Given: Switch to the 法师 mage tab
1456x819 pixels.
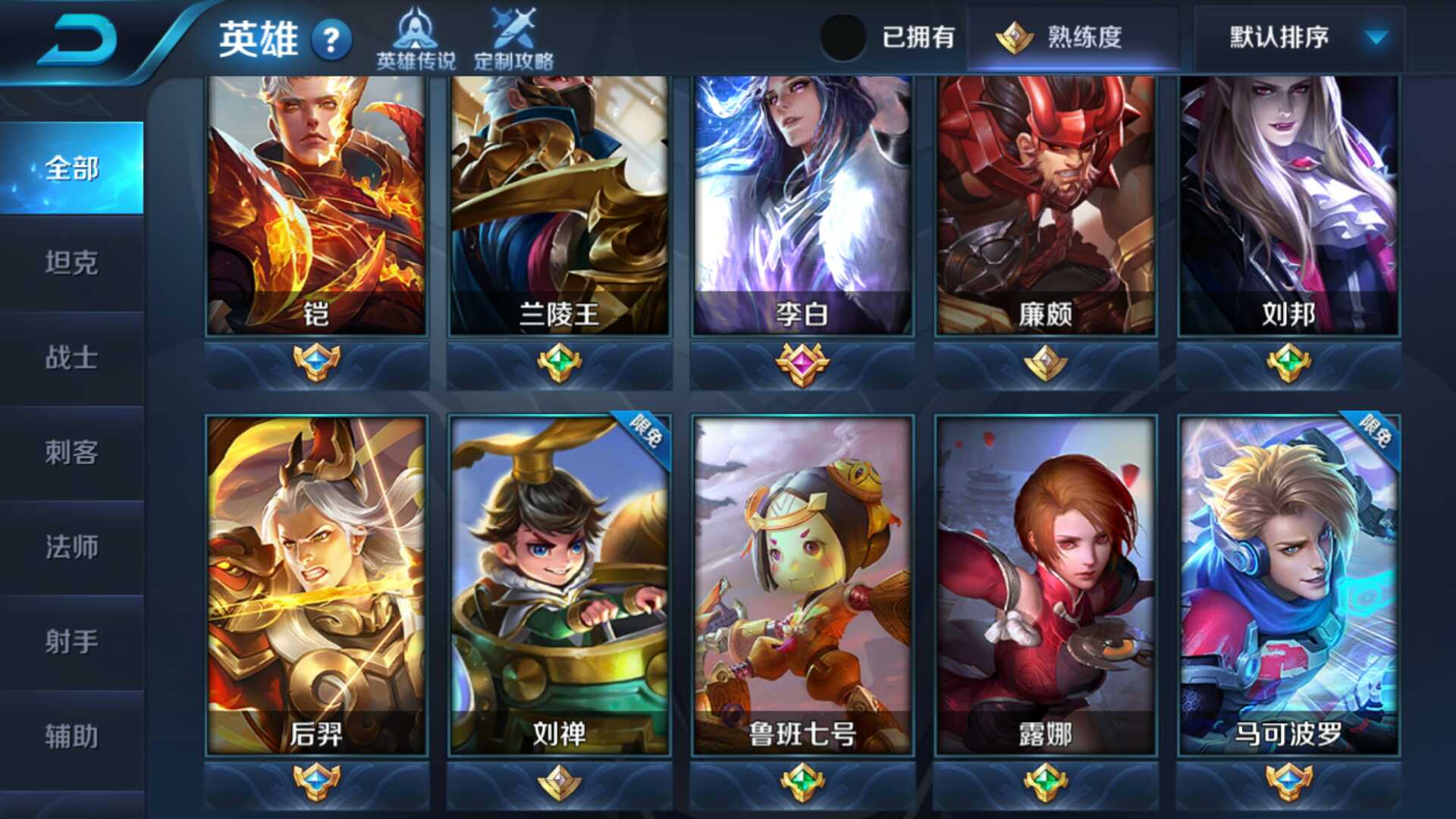Looking at the screenshot, I should (x=72, y=548).
